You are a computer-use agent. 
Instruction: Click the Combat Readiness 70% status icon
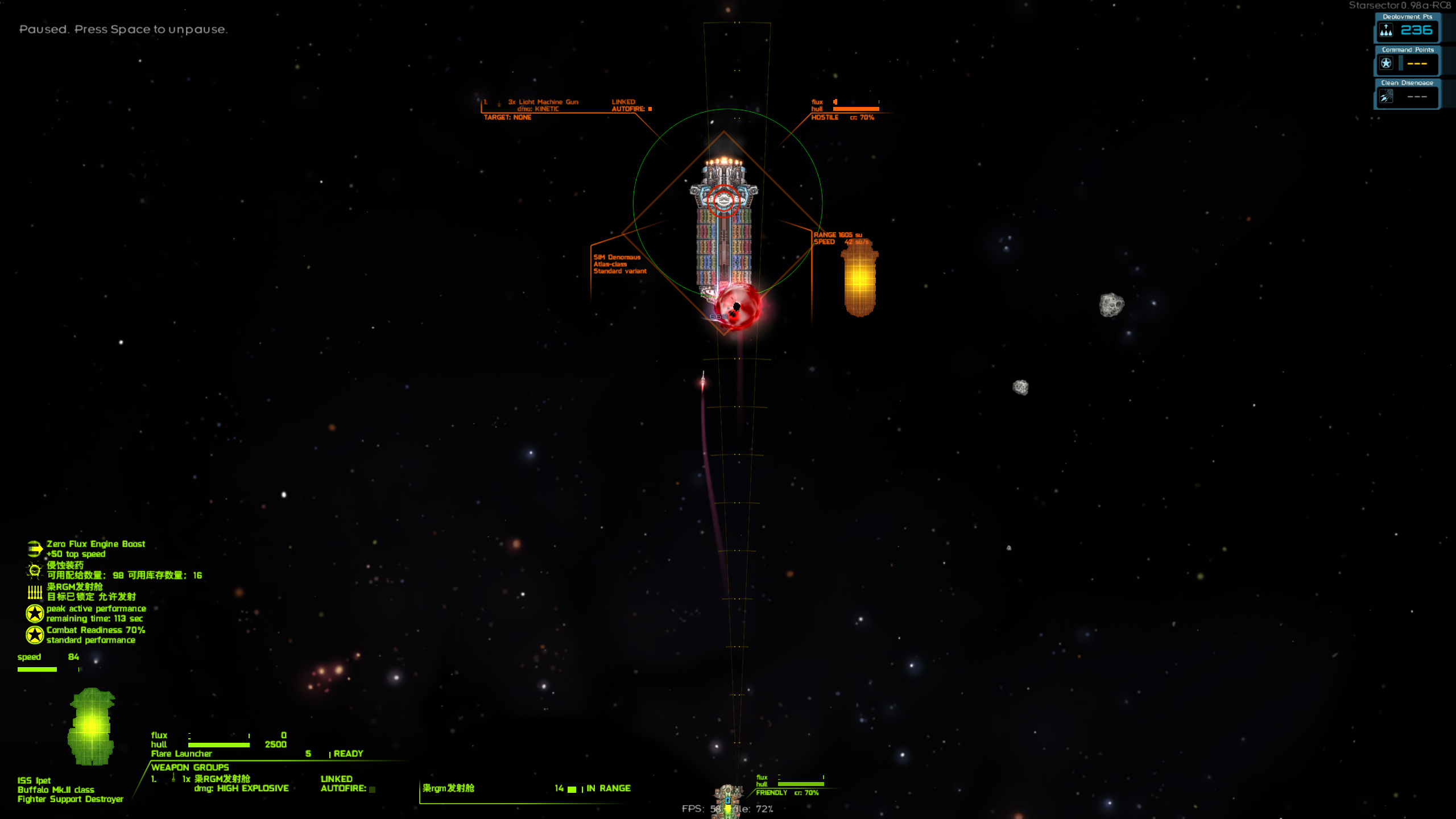pyautogui.click(x=34, y=635)
